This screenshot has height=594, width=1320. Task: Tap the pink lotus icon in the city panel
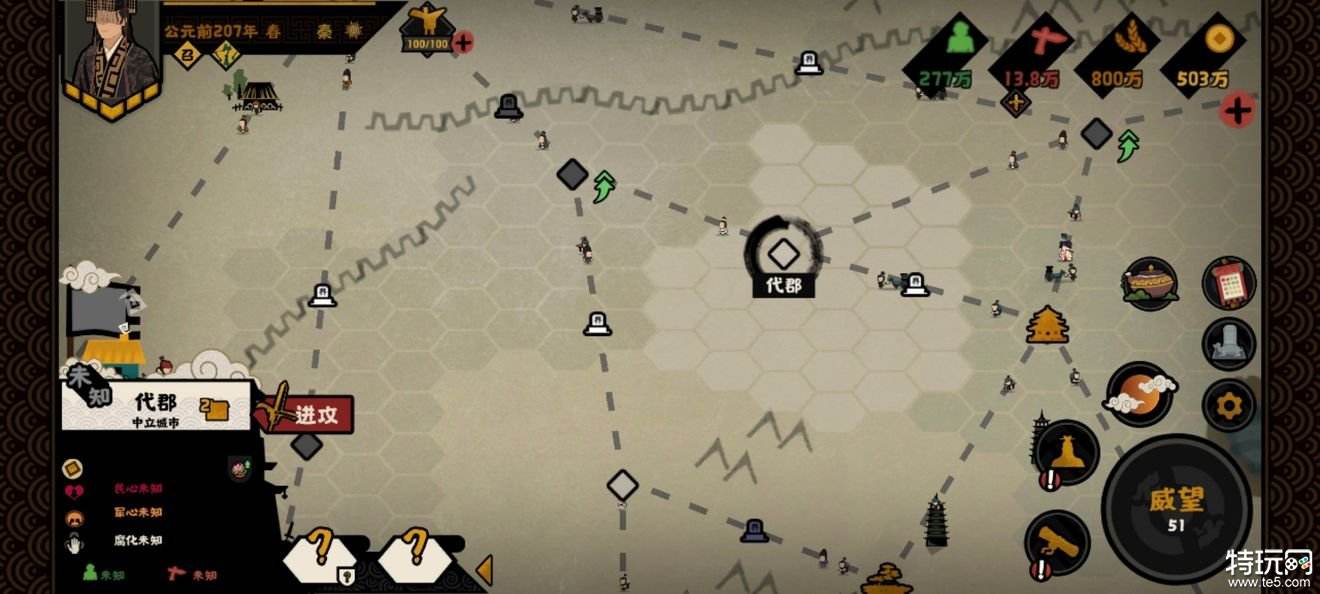point(239,468)
